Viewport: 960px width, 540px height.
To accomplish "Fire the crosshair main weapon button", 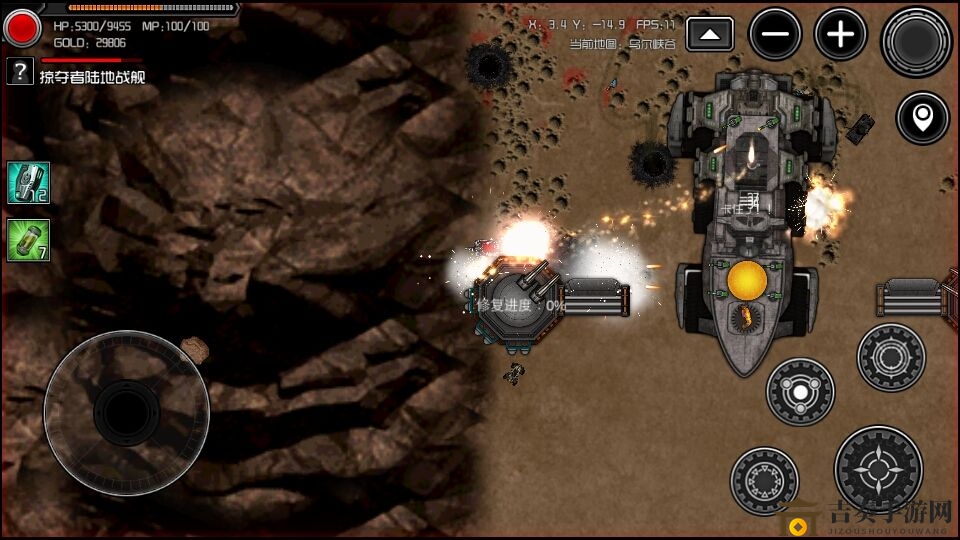I will [x=878, y=469].
